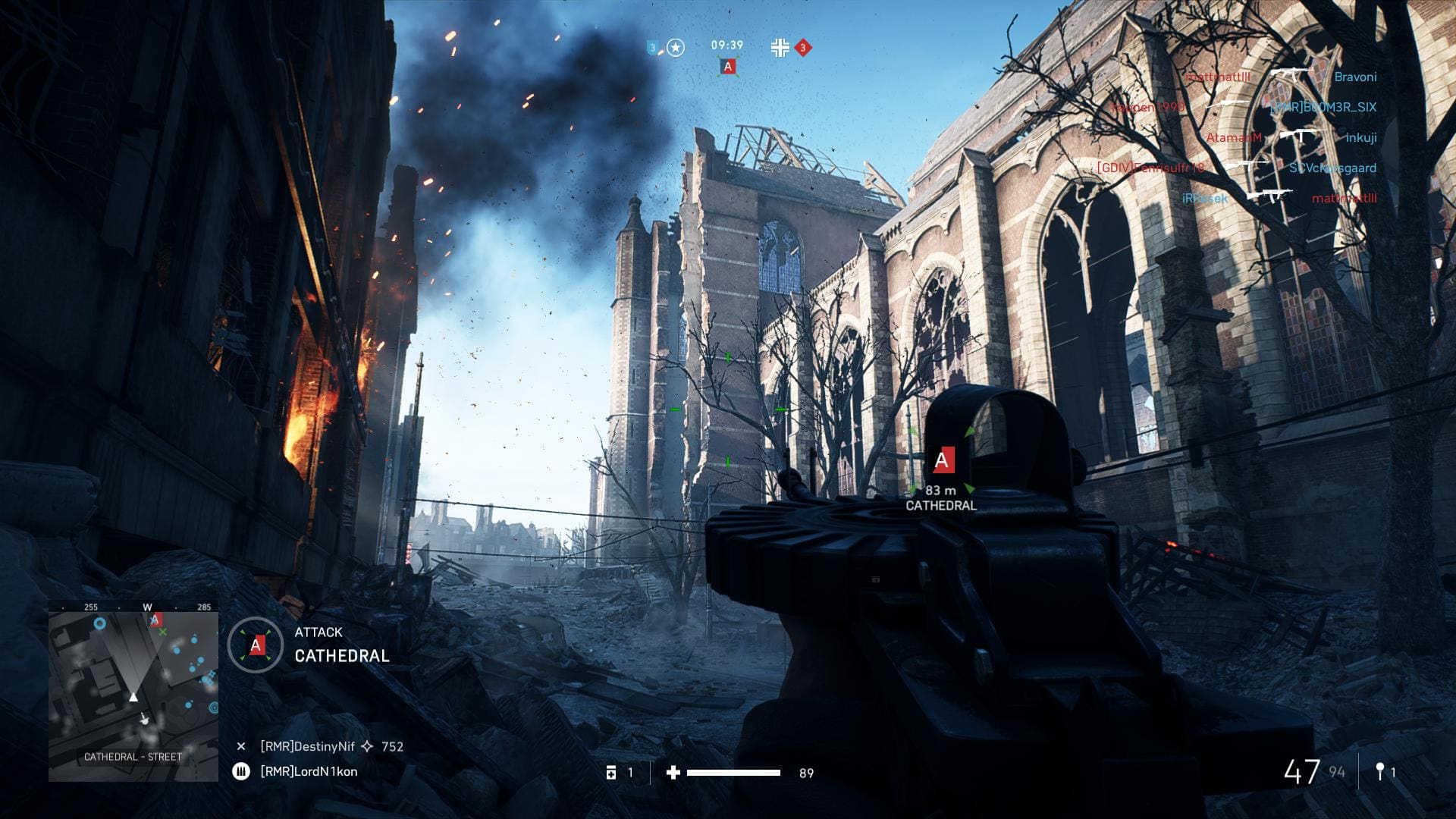Select objective A marker on the minimap
Viewport: 1456px width, 819px height.
click(x=155, y=620)
